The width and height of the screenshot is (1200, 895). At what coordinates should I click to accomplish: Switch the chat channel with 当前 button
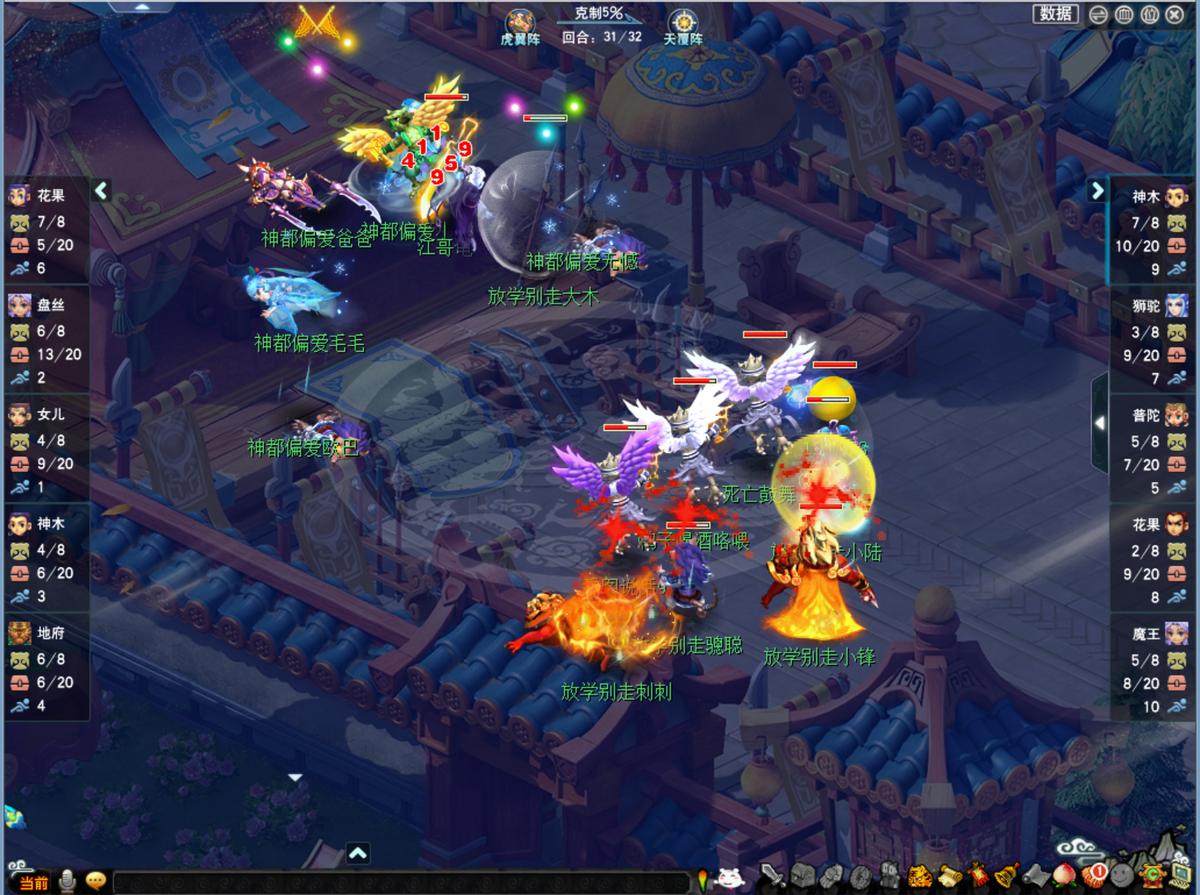(x=33, y=882)
